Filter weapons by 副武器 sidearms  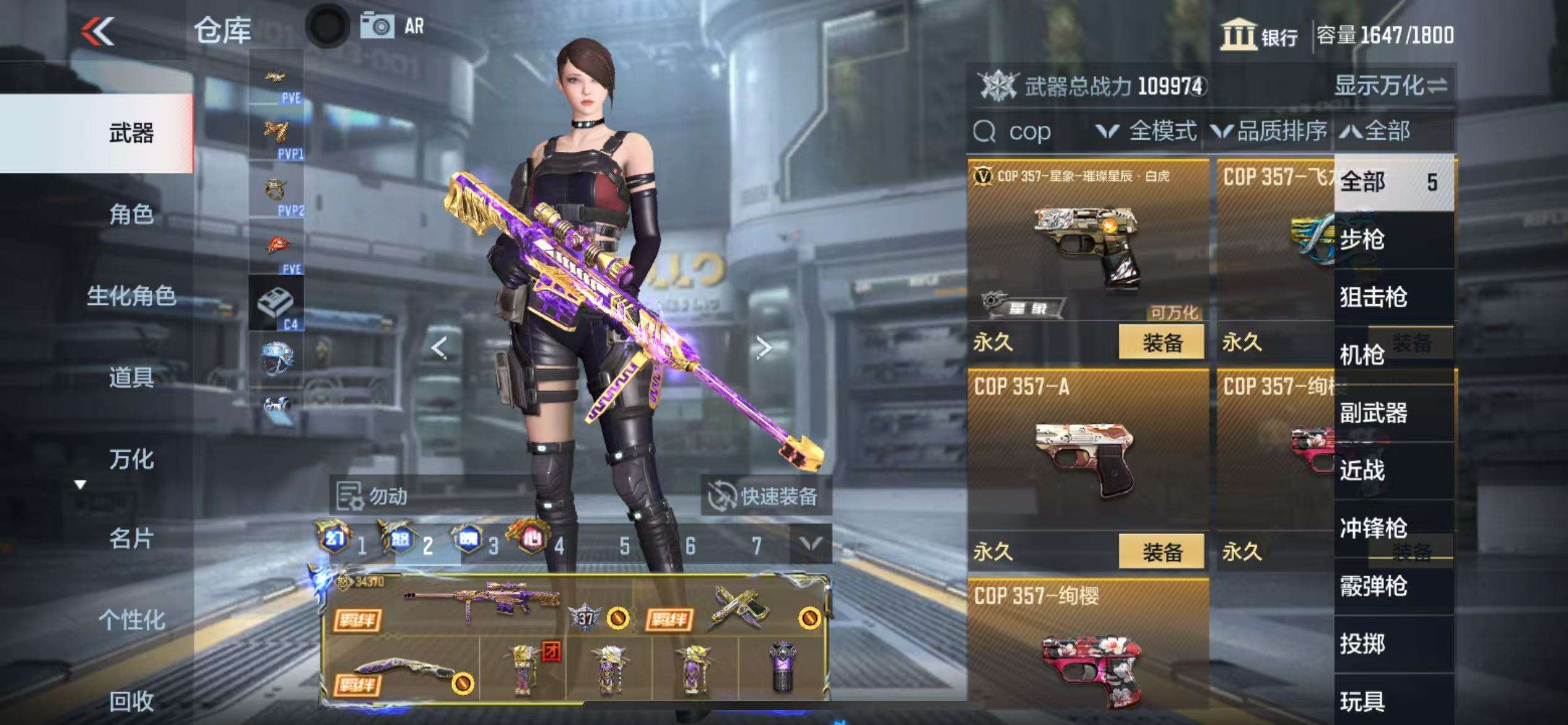pos(1373,413)
